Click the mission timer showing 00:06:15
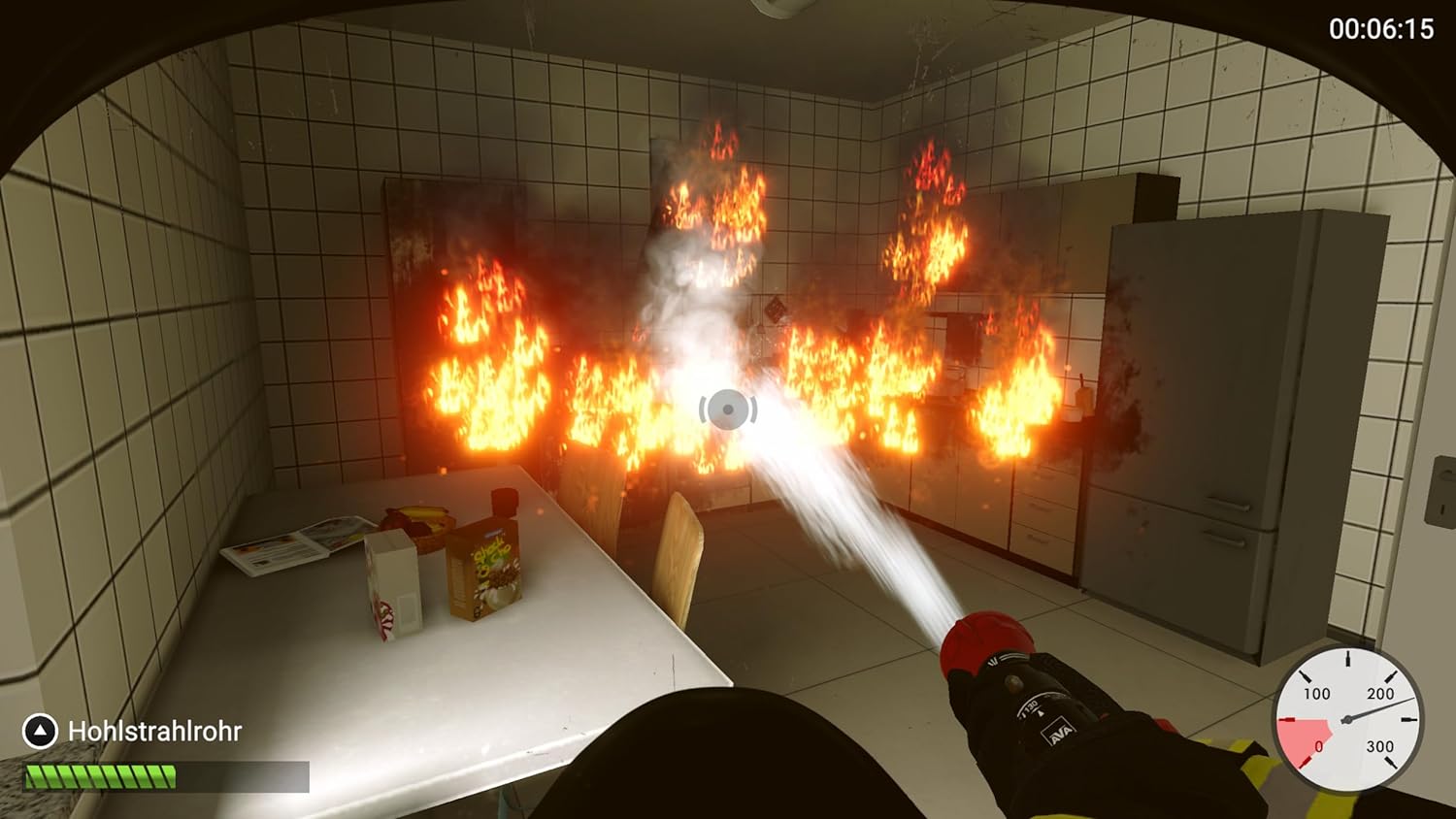This screenshot has width=1456, height=819. [1383, 29]
